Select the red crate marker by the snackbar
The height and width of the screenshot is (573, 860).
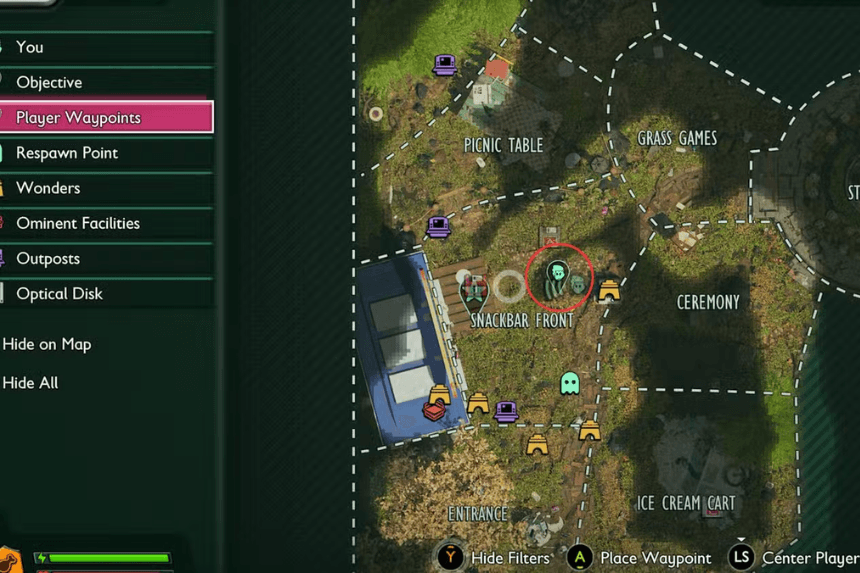pos(433,411)
